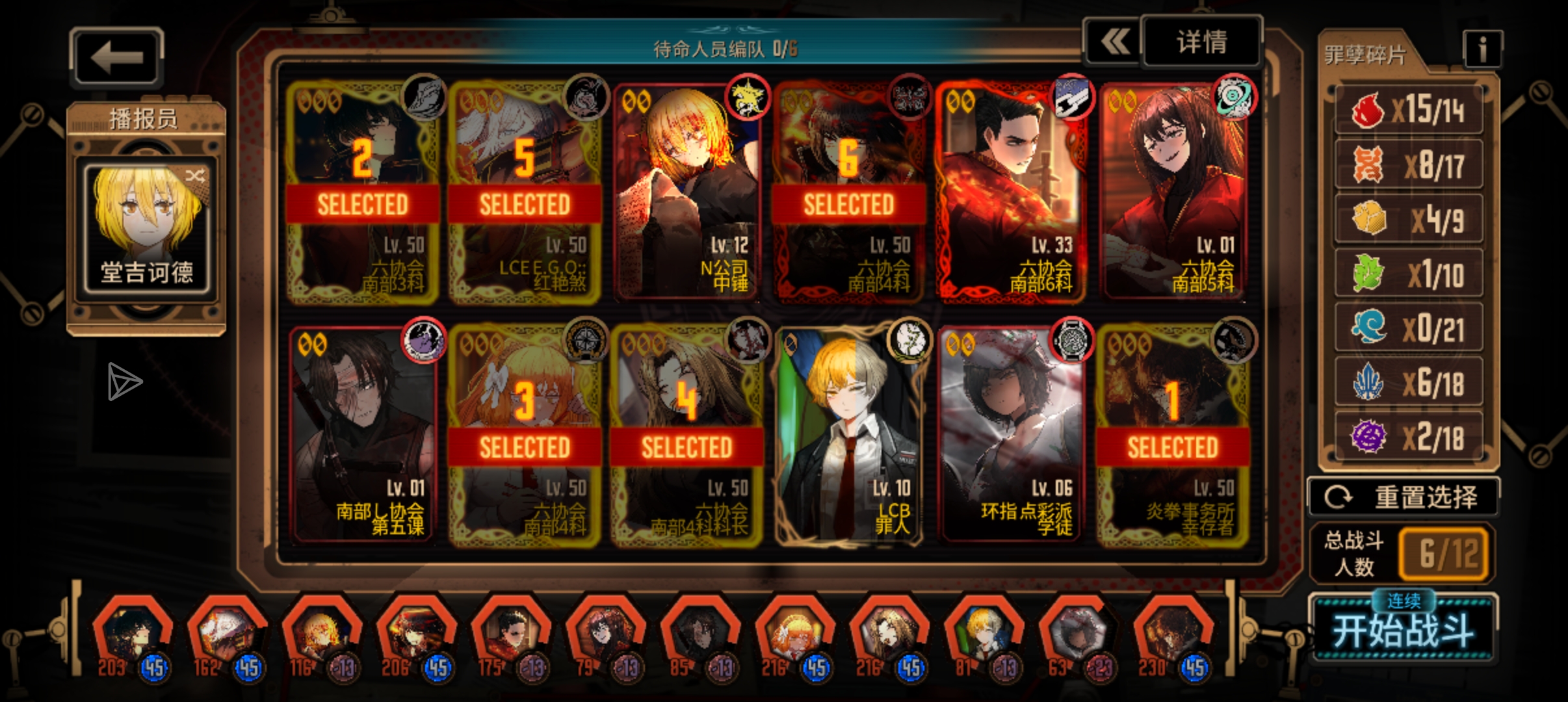Reset selection with 重置选择

click(1403, 497)
